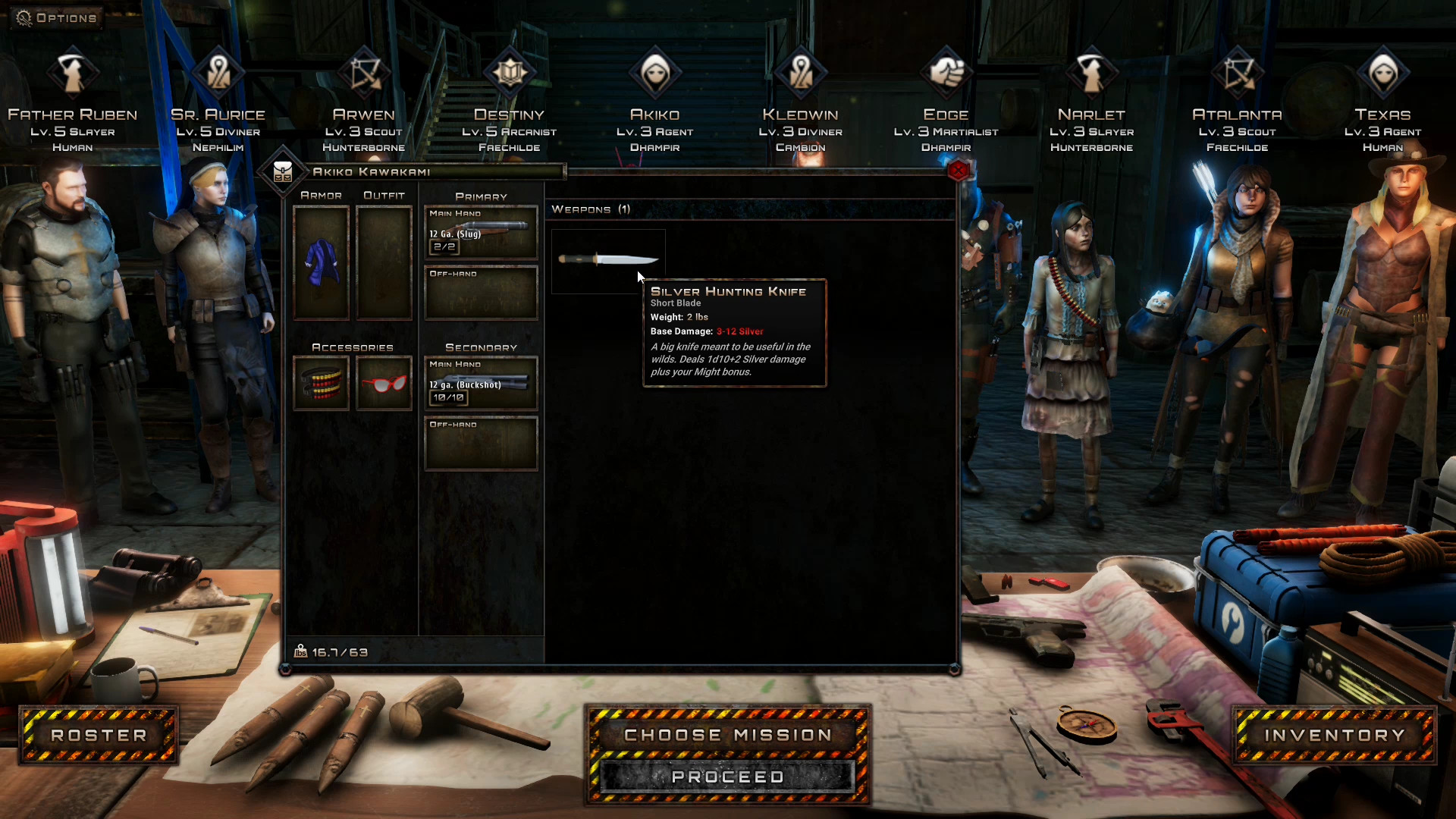Viewport: 1456px width, 819px height.
Task: Click the empty Off-Hand slot under Primary
Action: [x=481, y=294]
